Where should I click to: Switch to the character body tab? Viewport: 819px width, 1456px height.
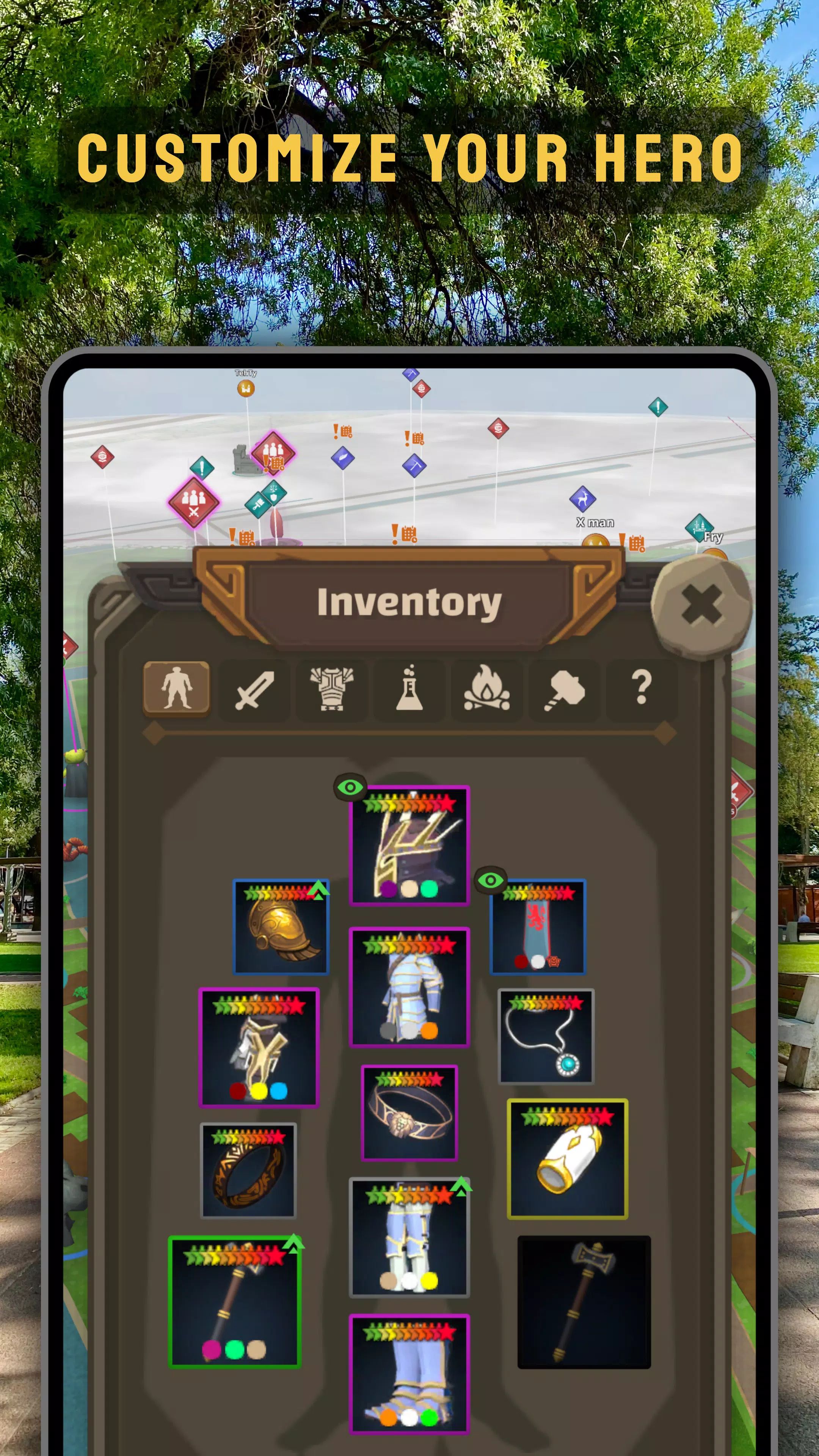(x=177, y=688)
